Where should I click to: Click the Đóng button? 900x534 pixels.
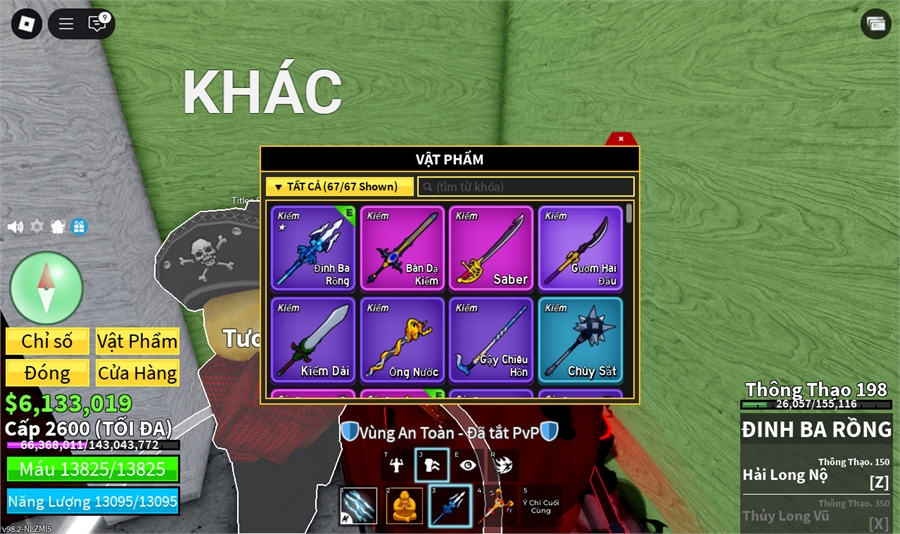coord(47,373)
